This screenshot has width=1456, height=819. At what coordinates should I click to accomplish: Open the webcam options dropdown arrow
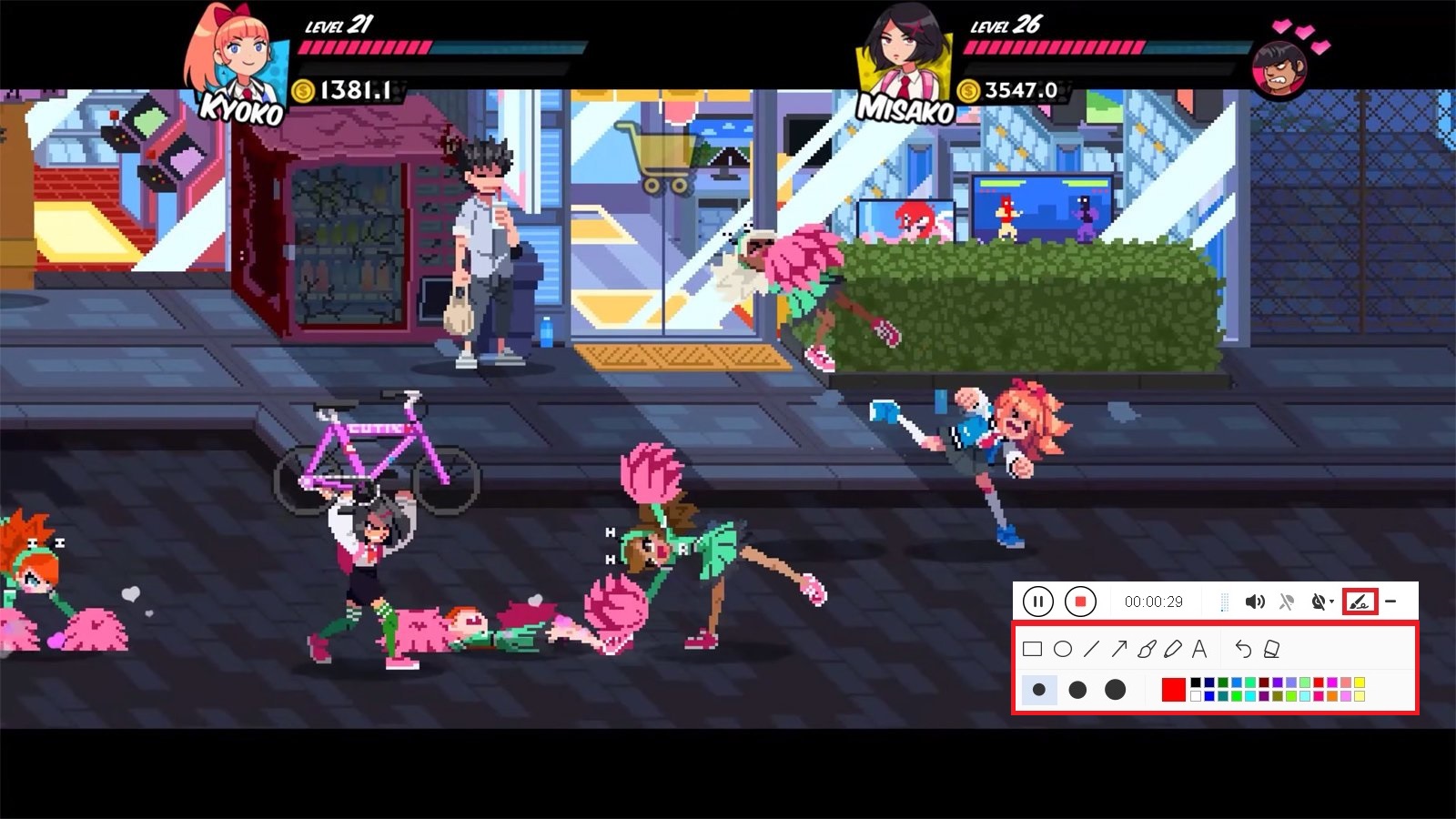point(1330,602)
